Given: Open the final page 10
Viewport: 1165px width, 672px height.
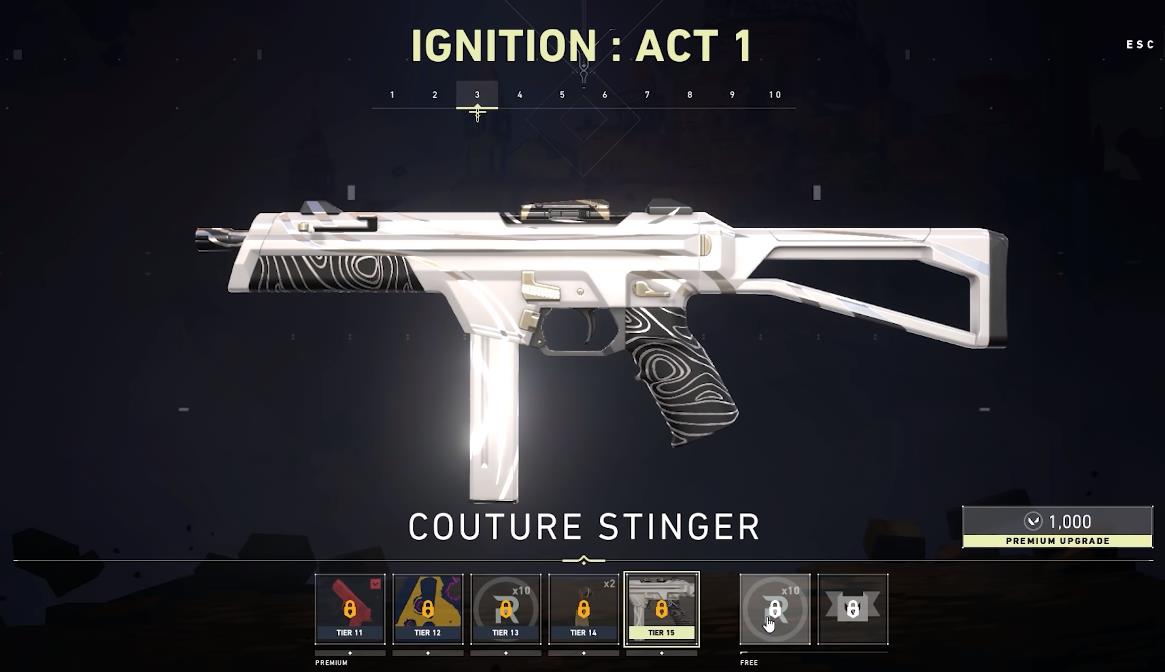Looking at the screenshot, I should 775,95.
